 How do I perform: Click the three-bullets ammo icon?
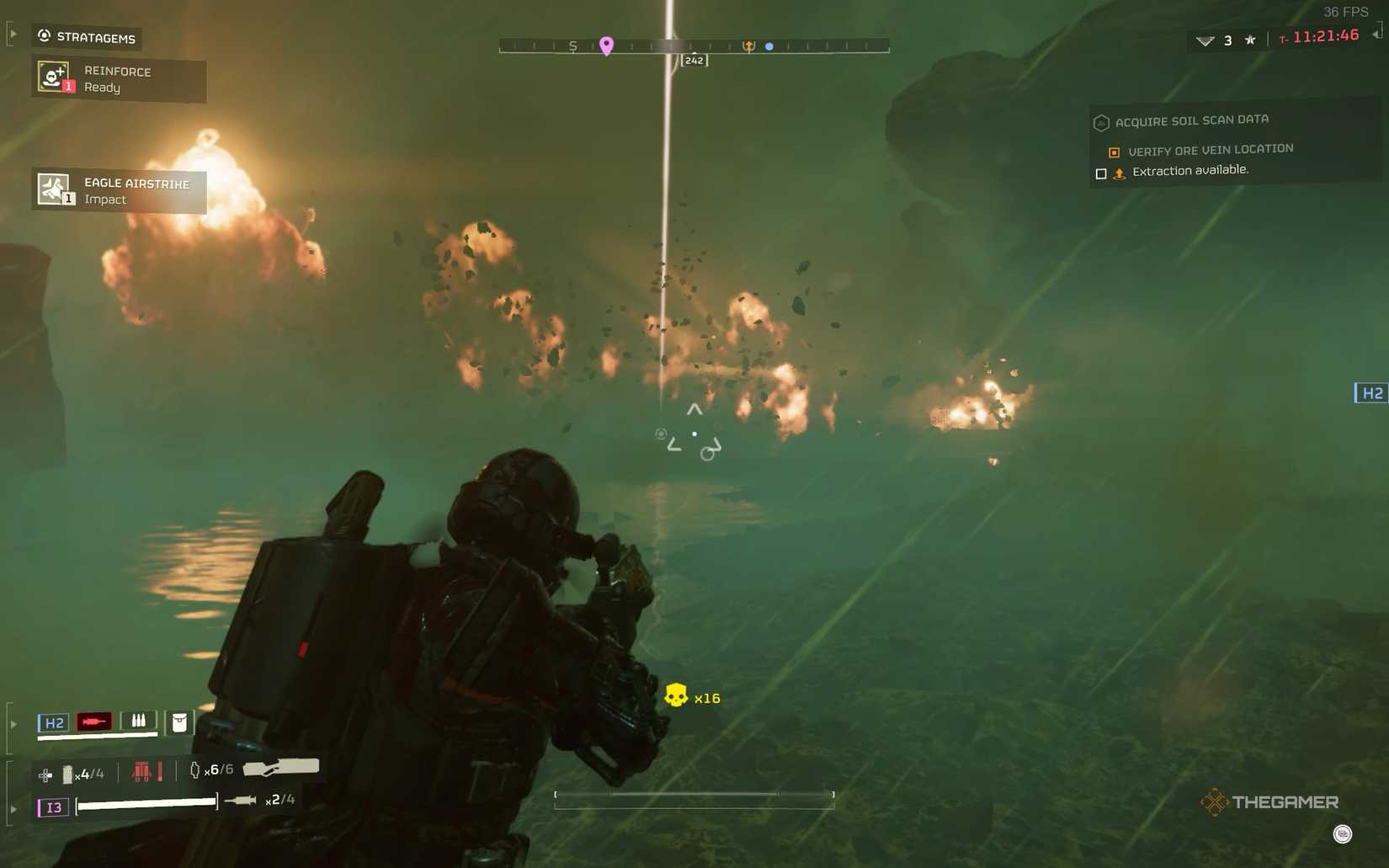point(139,721)
